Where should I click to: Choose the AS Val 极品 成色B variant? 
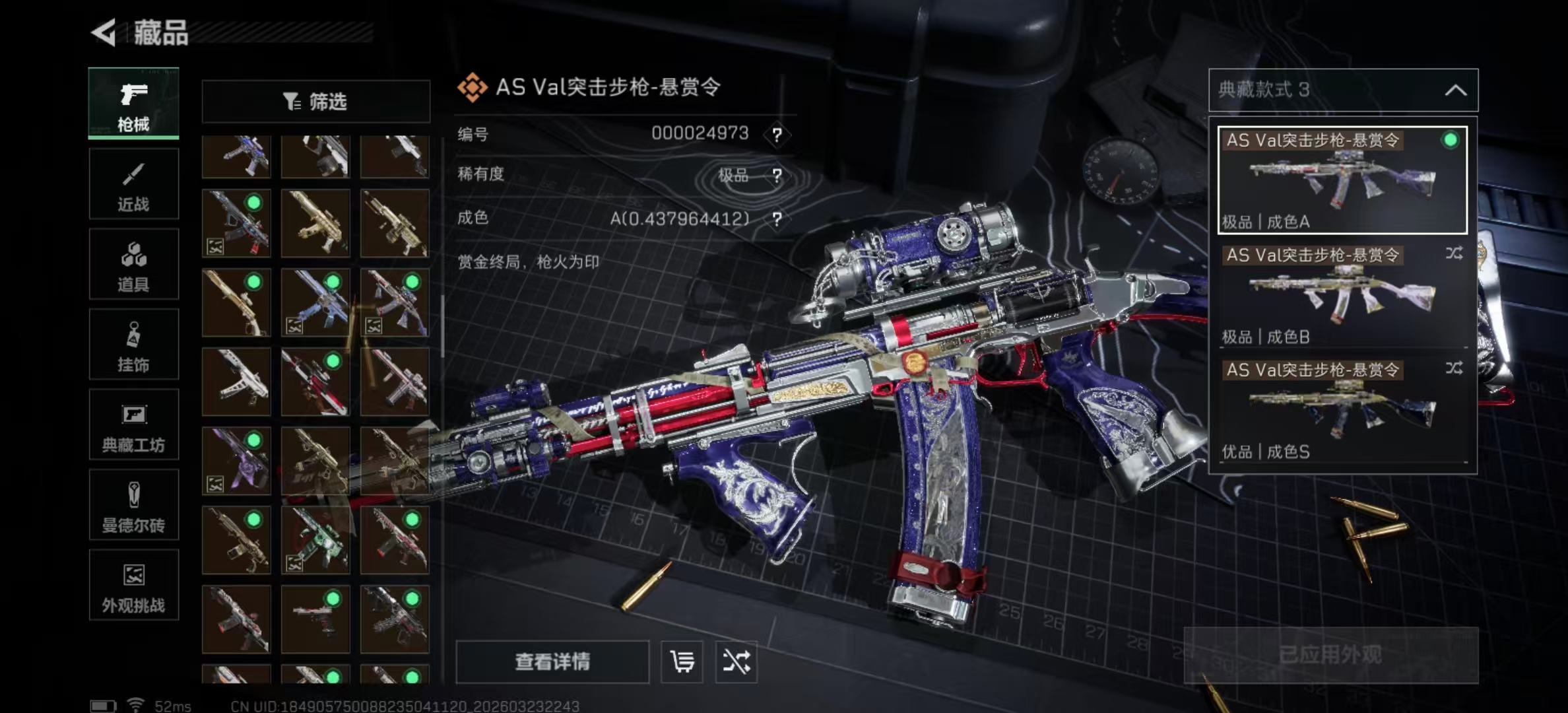1342,295
